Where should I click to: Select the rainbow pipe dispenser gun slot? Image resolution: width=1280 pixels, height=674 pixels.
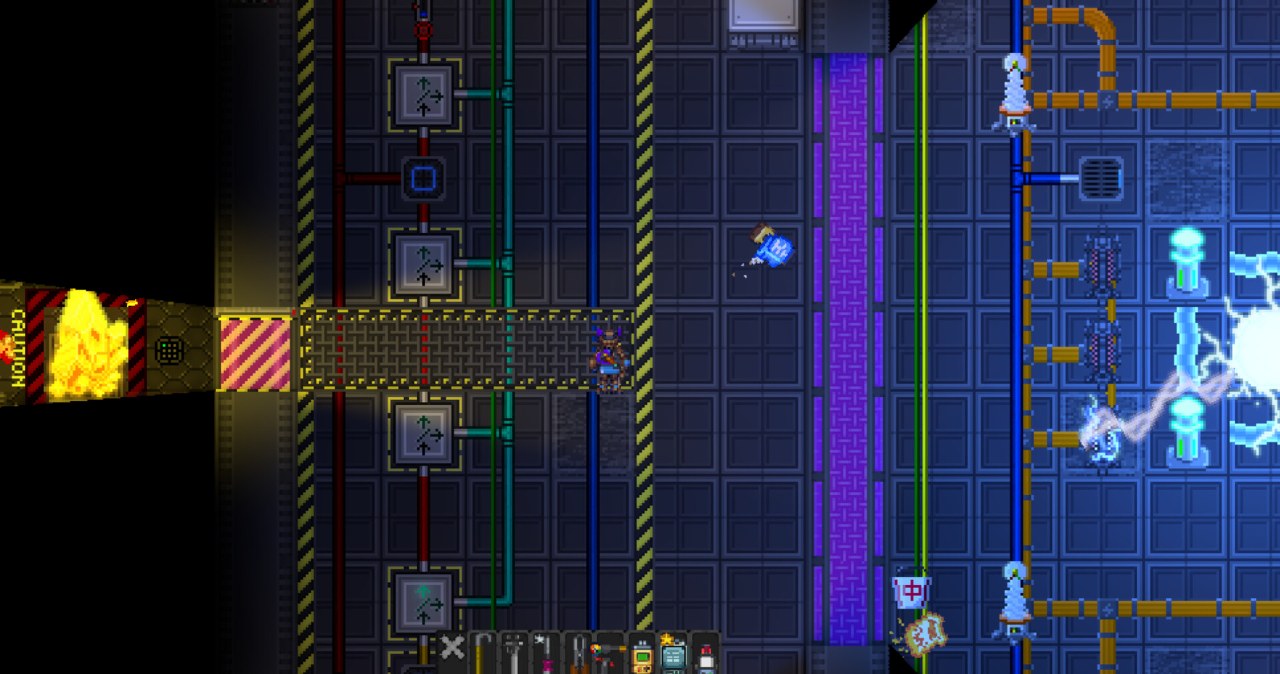[x=609, y=654]
